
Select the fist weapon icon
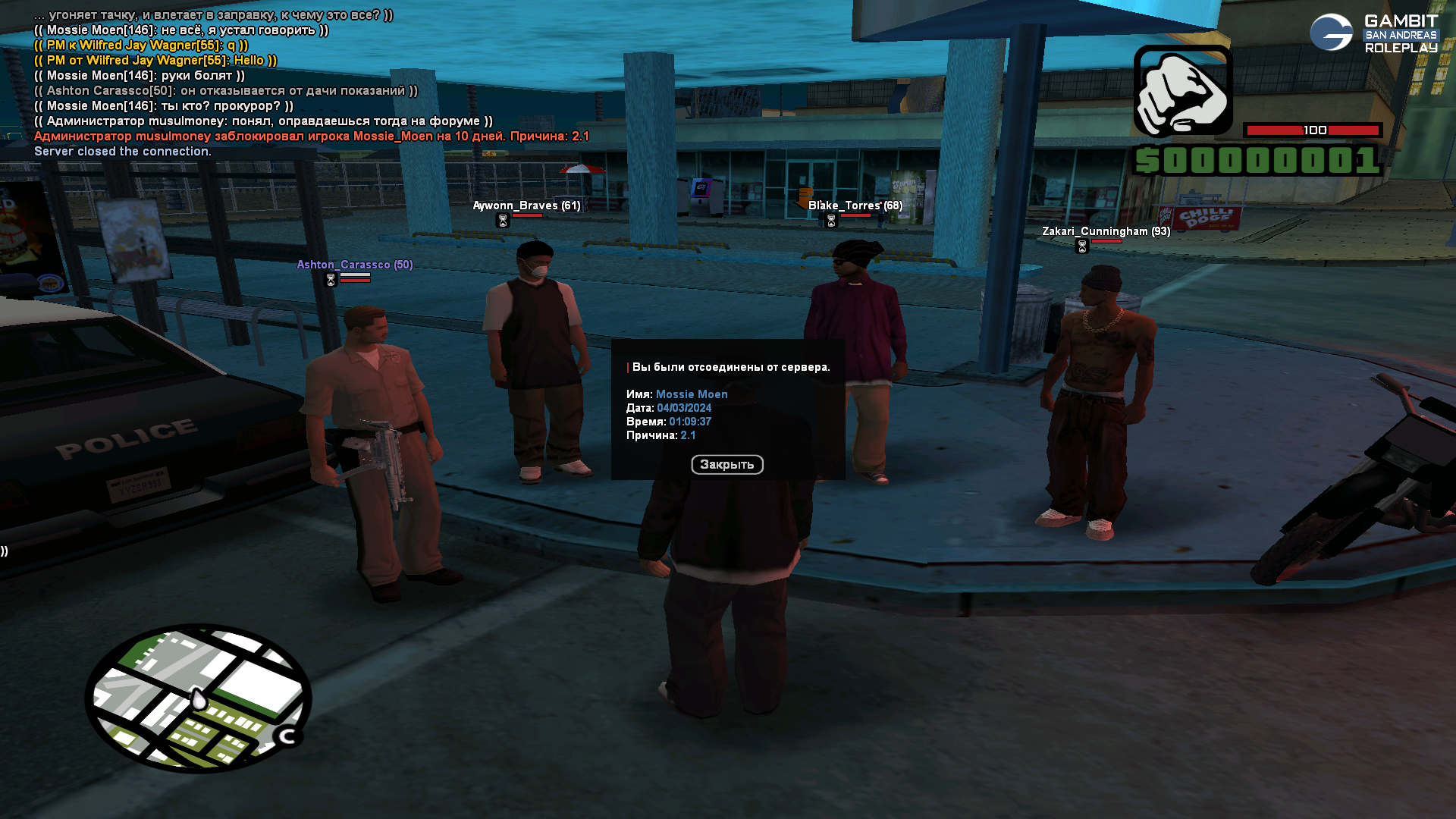pos(1182,91)
